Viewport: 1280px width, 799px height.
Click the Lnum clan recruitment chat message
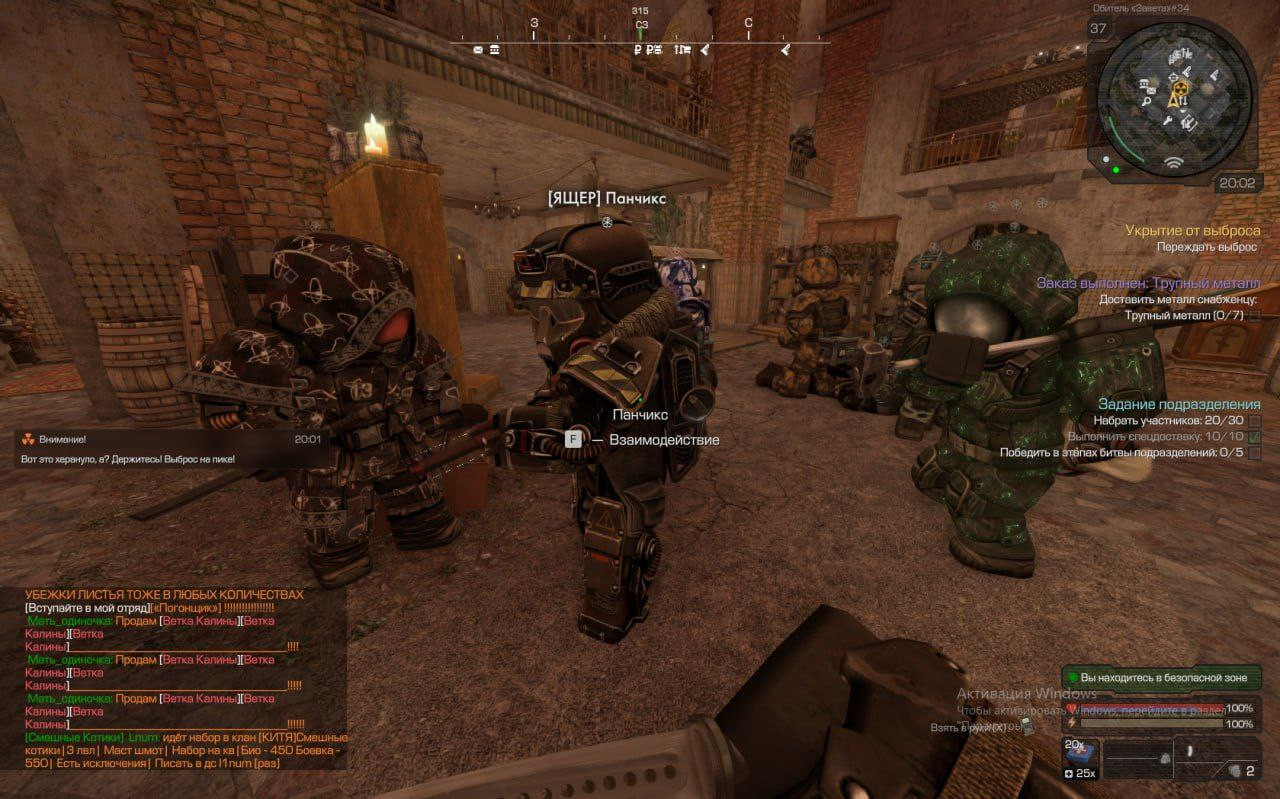point(185,750)
